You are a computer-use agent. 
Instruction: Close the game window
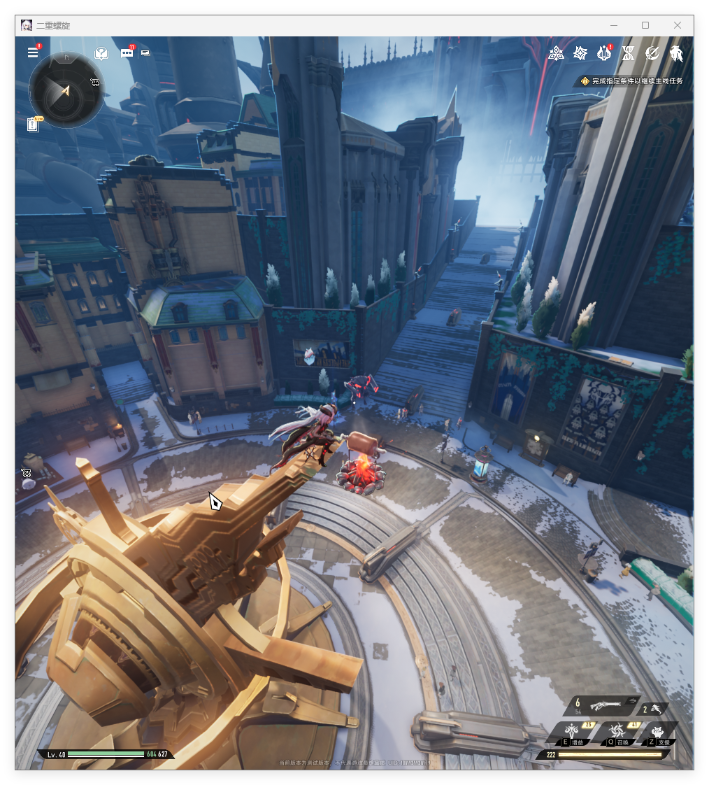(x=678, y=25)
